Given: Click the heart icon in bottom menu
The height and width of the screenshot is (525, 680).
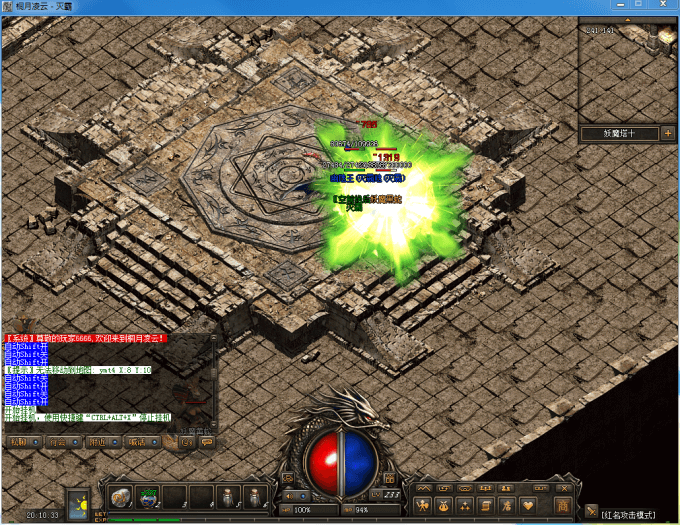Looking at the screenshot, I should coord(529,505).
